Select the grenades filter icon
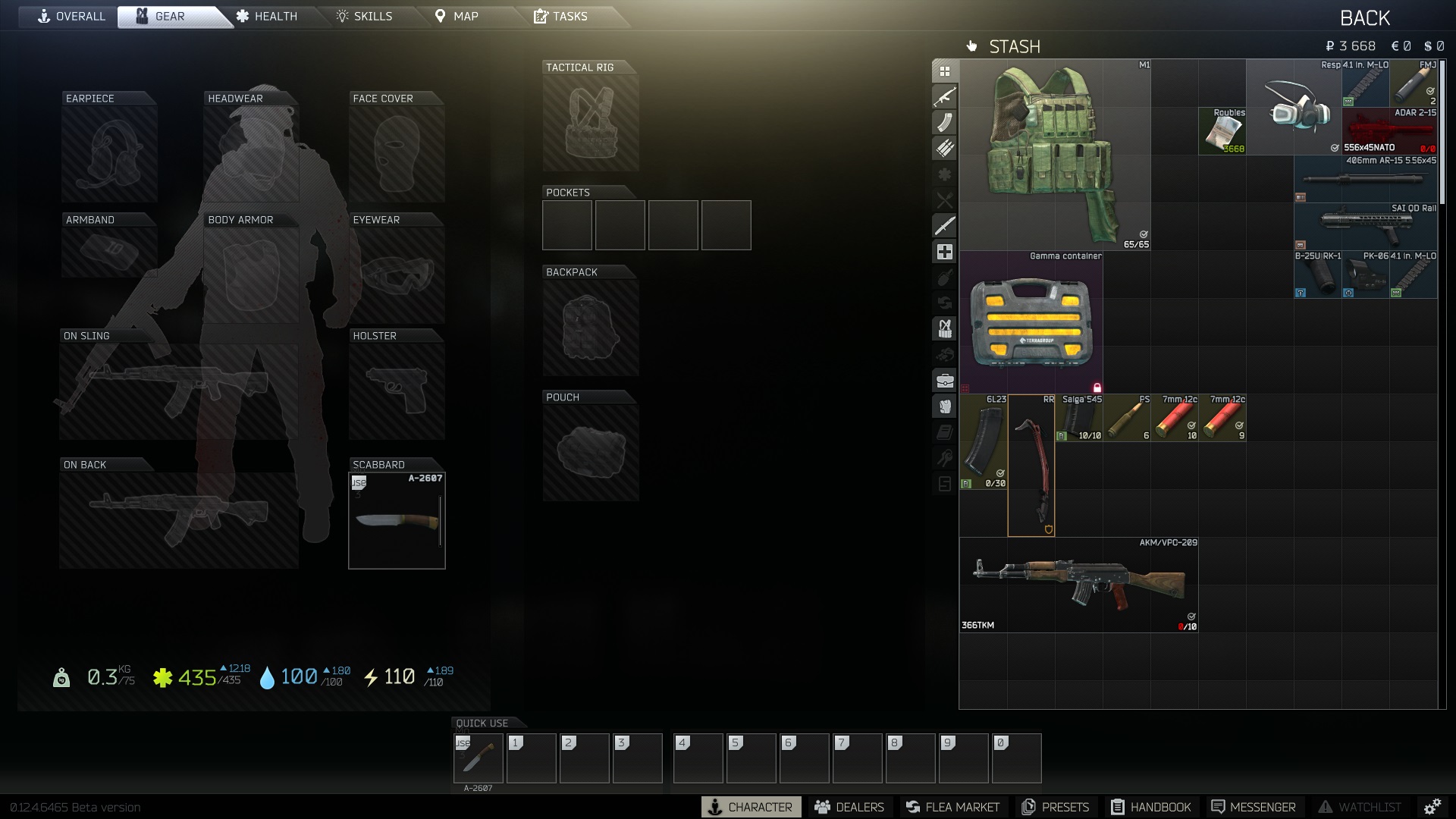Viewport: 1456px width, 819px height. [x=944, y=277]
